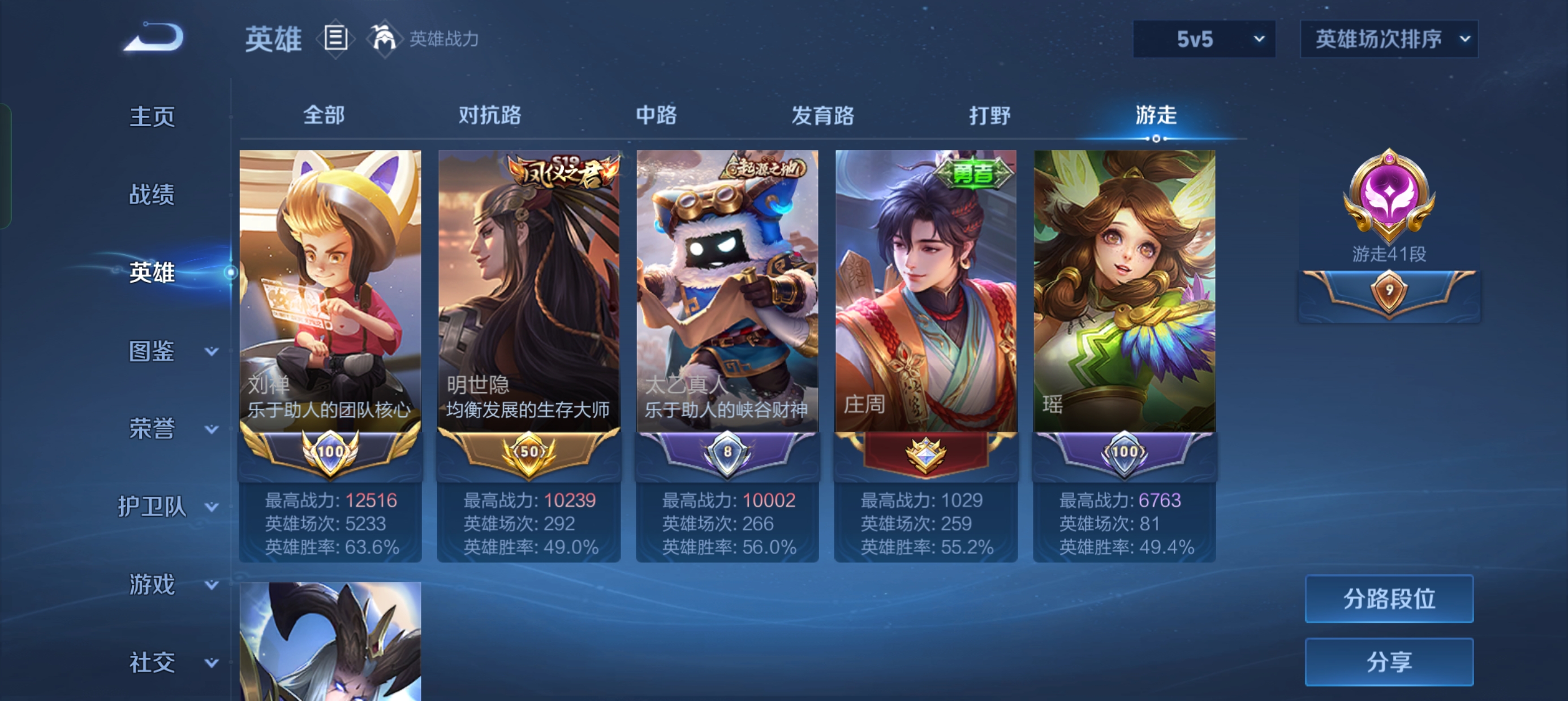The height and width of the screenshot is (701, 1568).
Task: Choose the 庄周 hero card
Action: 925,292
